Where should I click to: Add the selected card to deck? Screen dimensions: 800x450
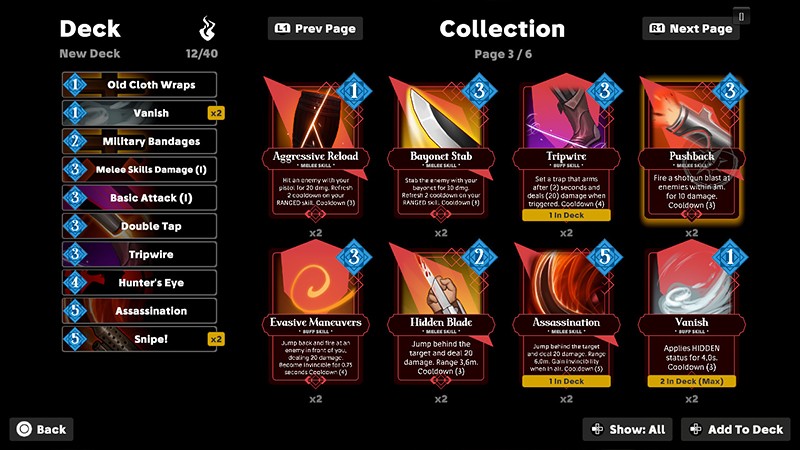tap(735, 429)
